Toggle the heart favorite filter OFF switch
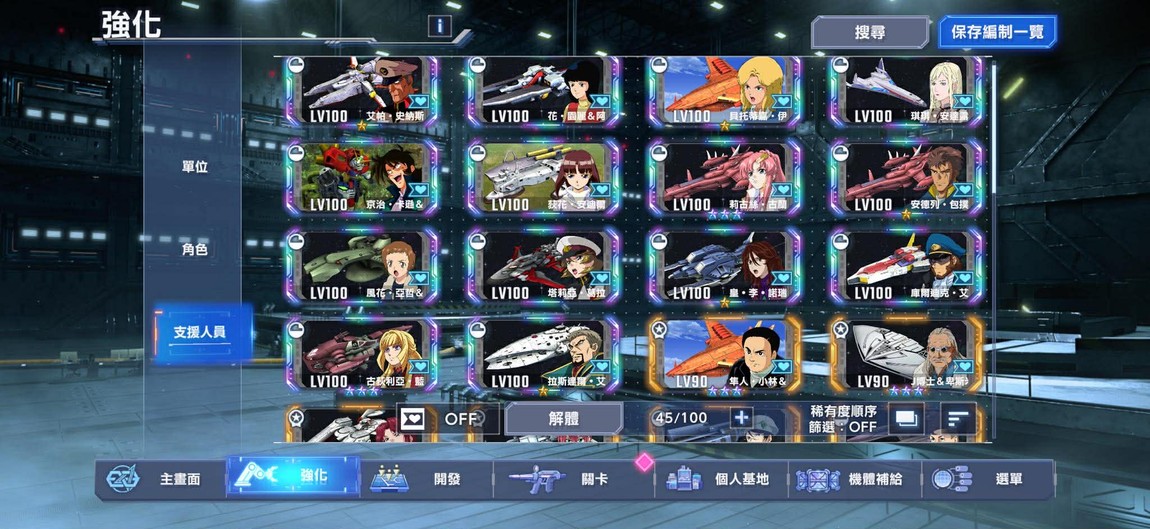The width and height of the screenshot is (1150, 529). click(x=440, y=419)
